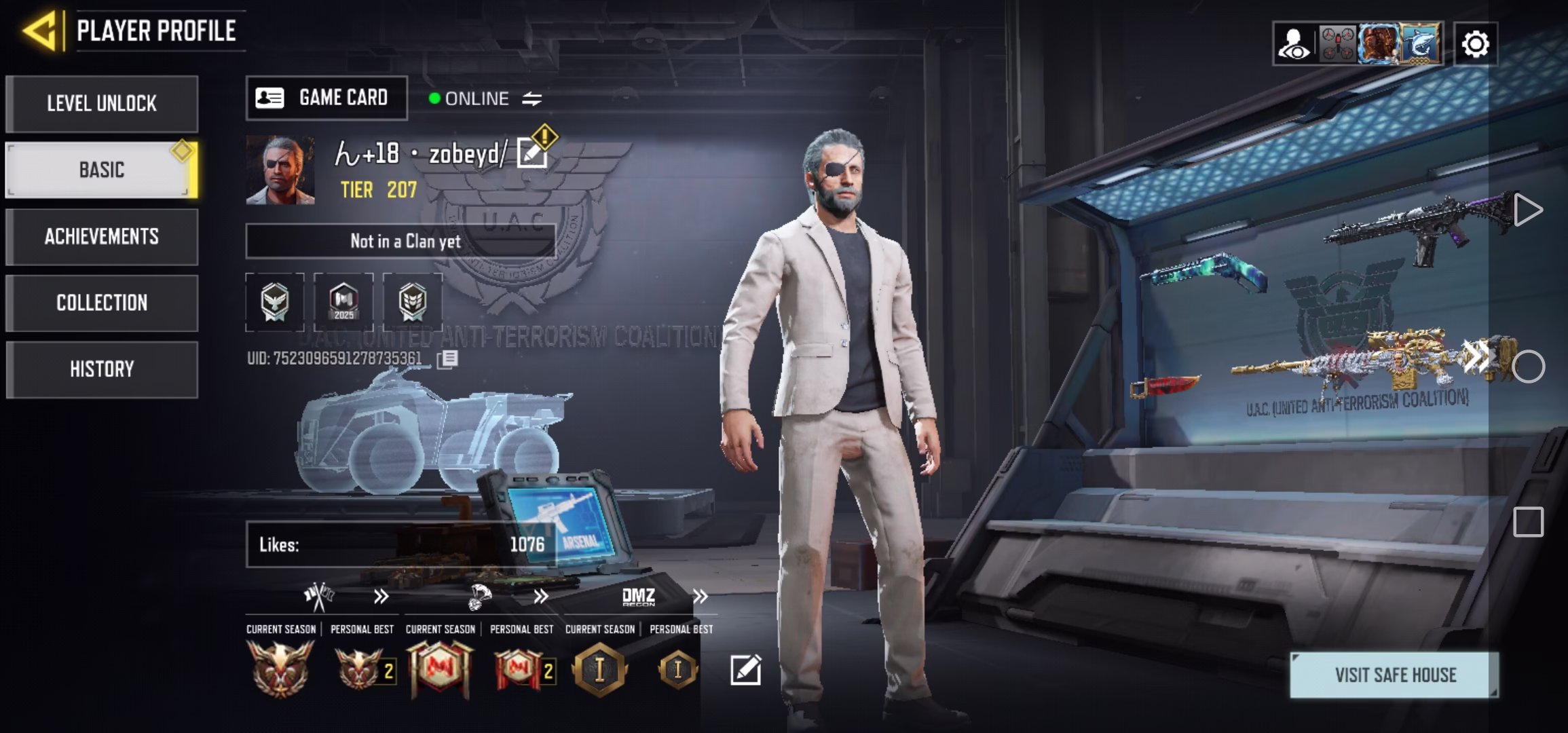The height and width of the screenshot is (733, 1568).
Task: Switch to the ACHIEVEMENTS tab
Action: pos(101,236)
